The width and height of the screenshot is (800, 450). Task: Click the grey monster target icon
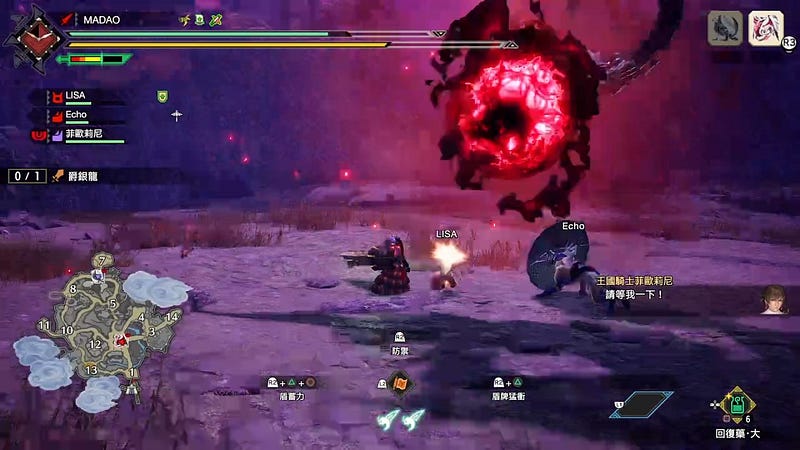pos(725,28)
